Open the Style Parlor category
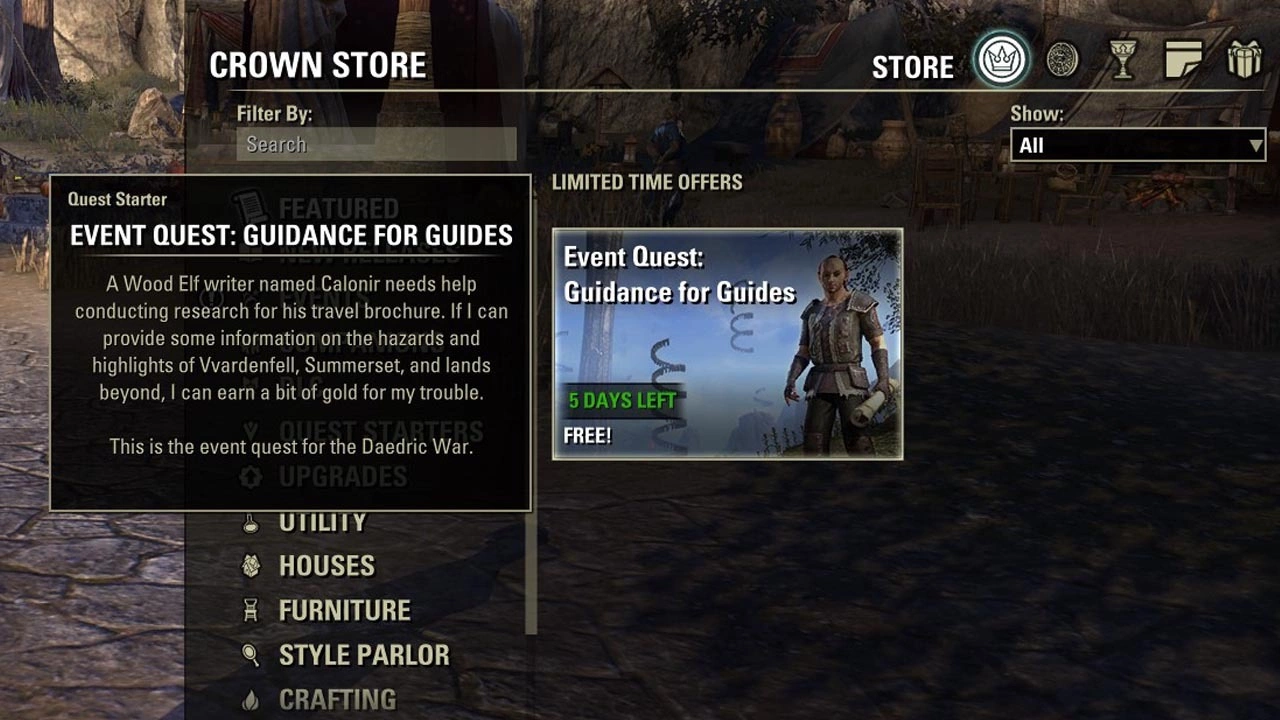This screenshot has height=720, width=1280. (x=364, y=655)
